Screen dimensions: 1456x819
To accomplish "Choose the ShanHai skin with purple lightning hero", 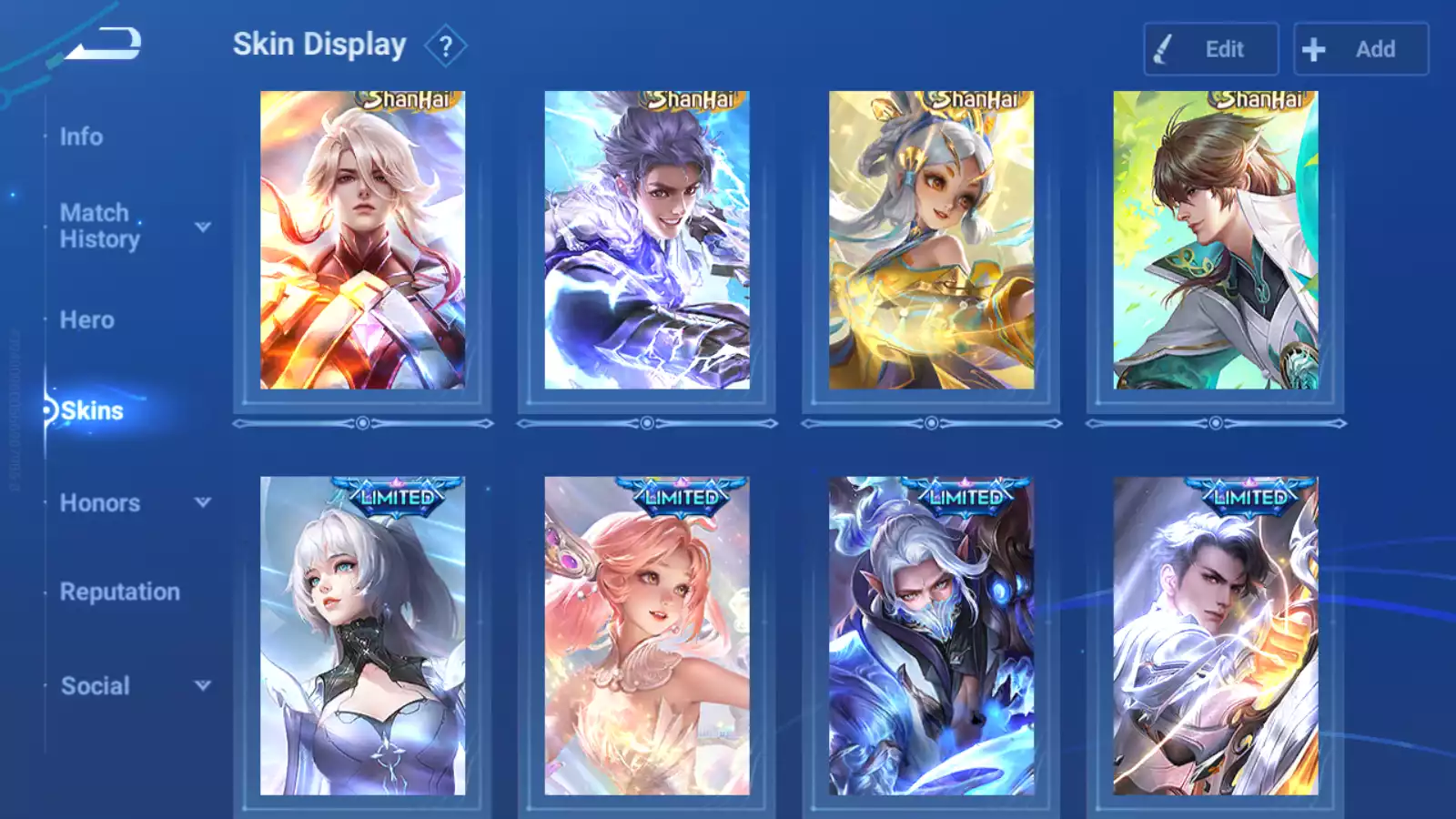I will [x=647, y=240].
